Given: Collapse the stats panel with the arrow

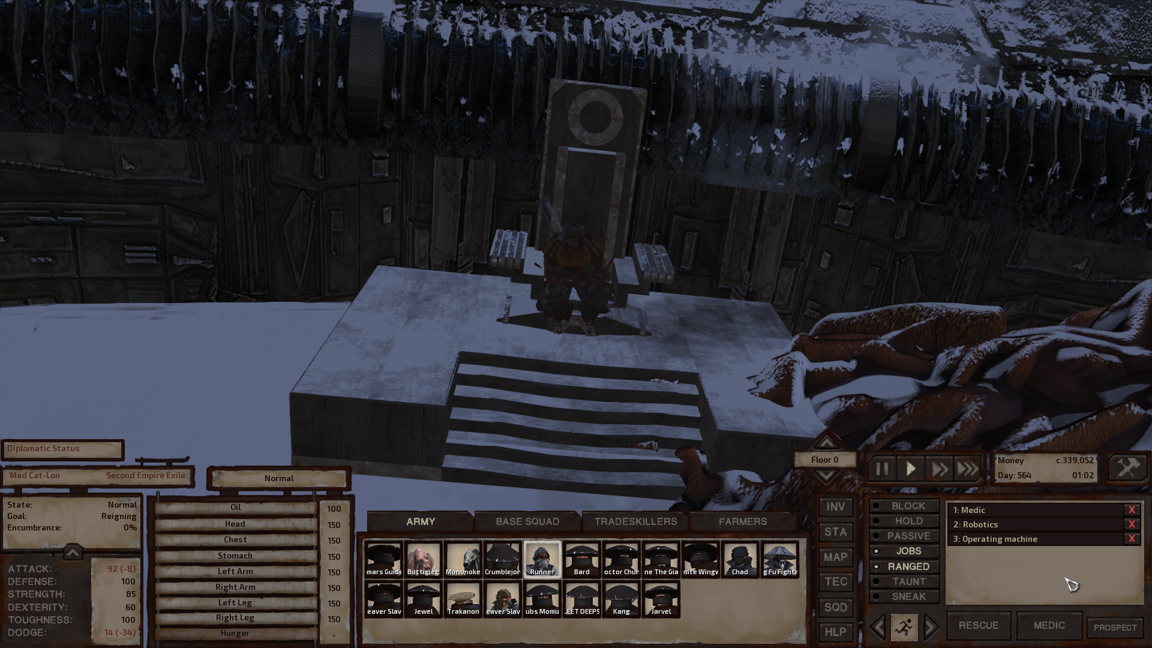Looking at the screenshot, I should tap(72, 552).
